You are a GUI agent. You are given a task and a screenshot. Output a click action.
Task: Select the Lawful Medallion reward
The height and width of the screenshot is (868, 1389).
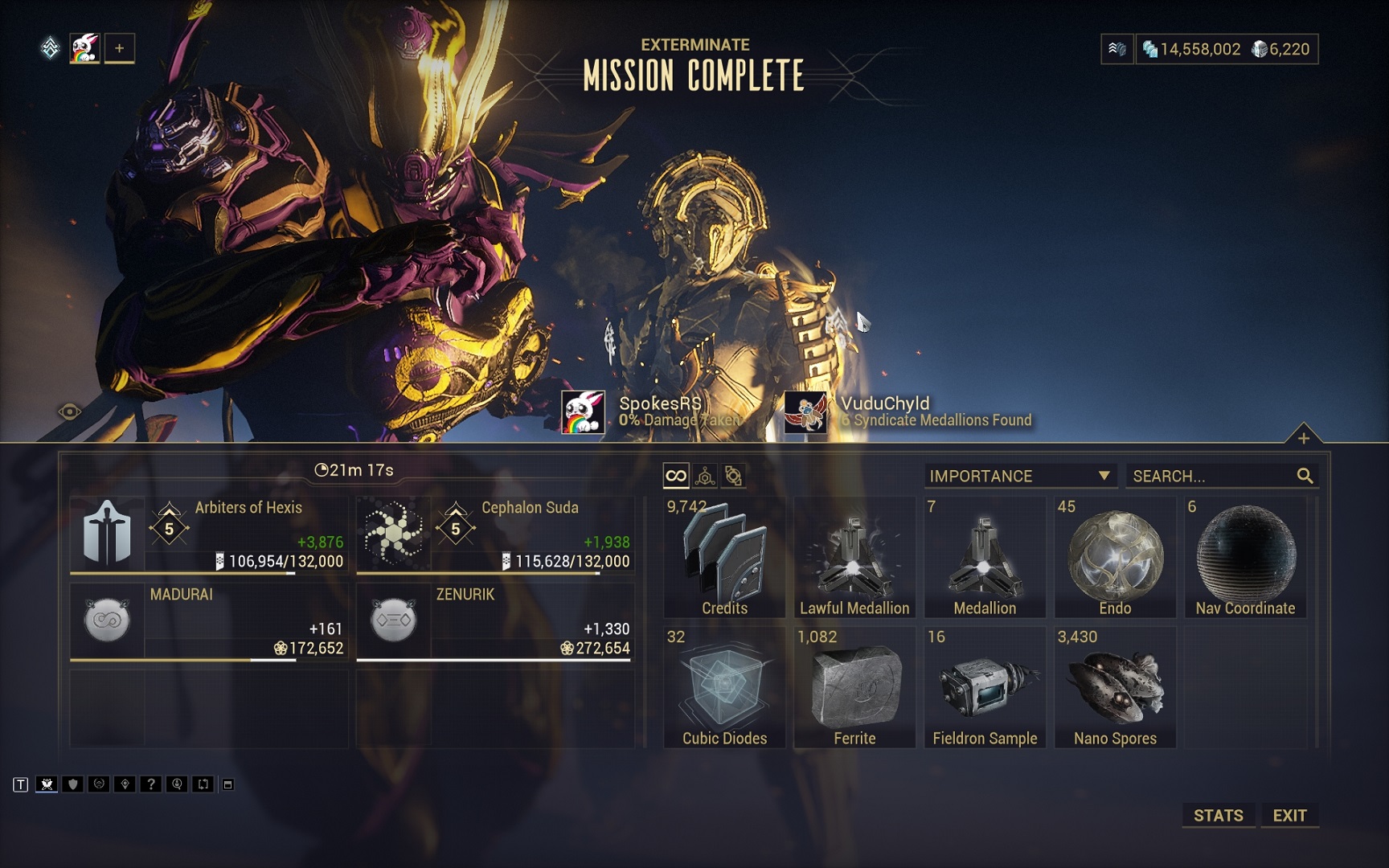click(x=854, y=558)
